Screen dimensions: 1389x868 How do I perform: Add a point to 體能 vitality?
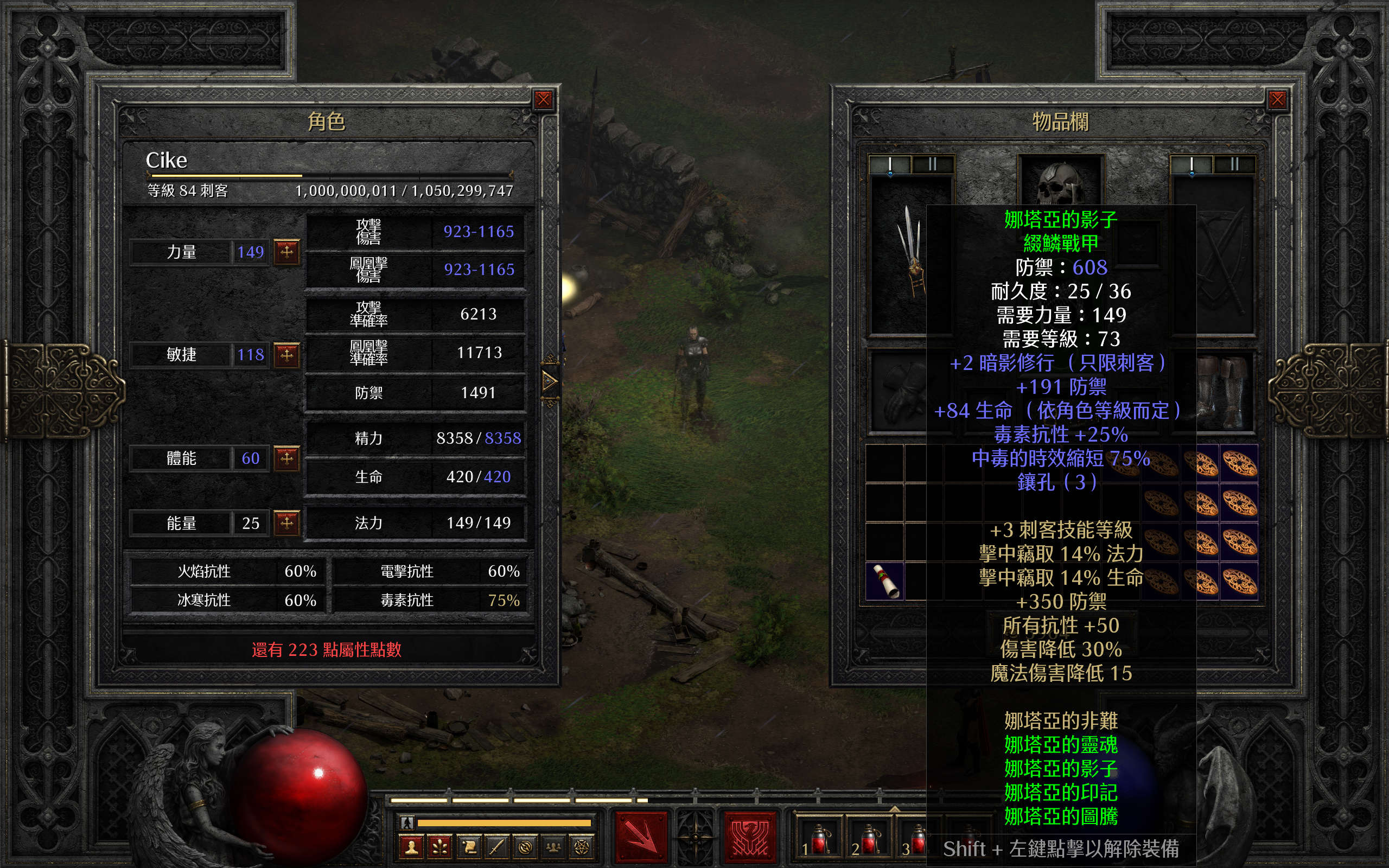click(x=286, y=458)
